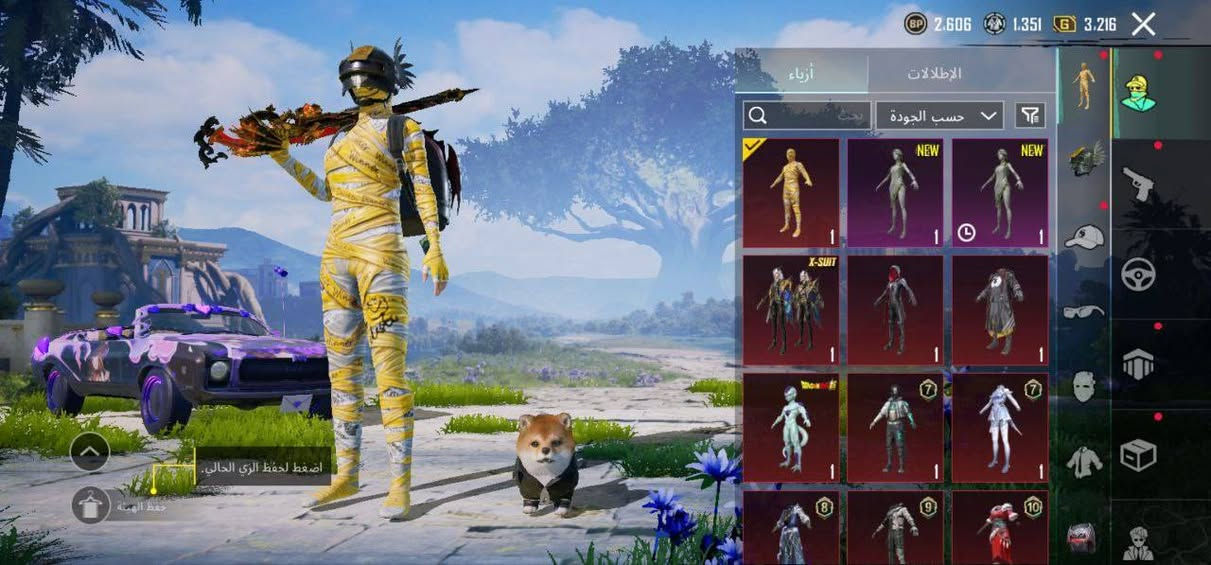Image resolution: width=1211 pixels, height=565 pixels.
Task: Save the current look with the hanger button
Action: tap(90, 505)
